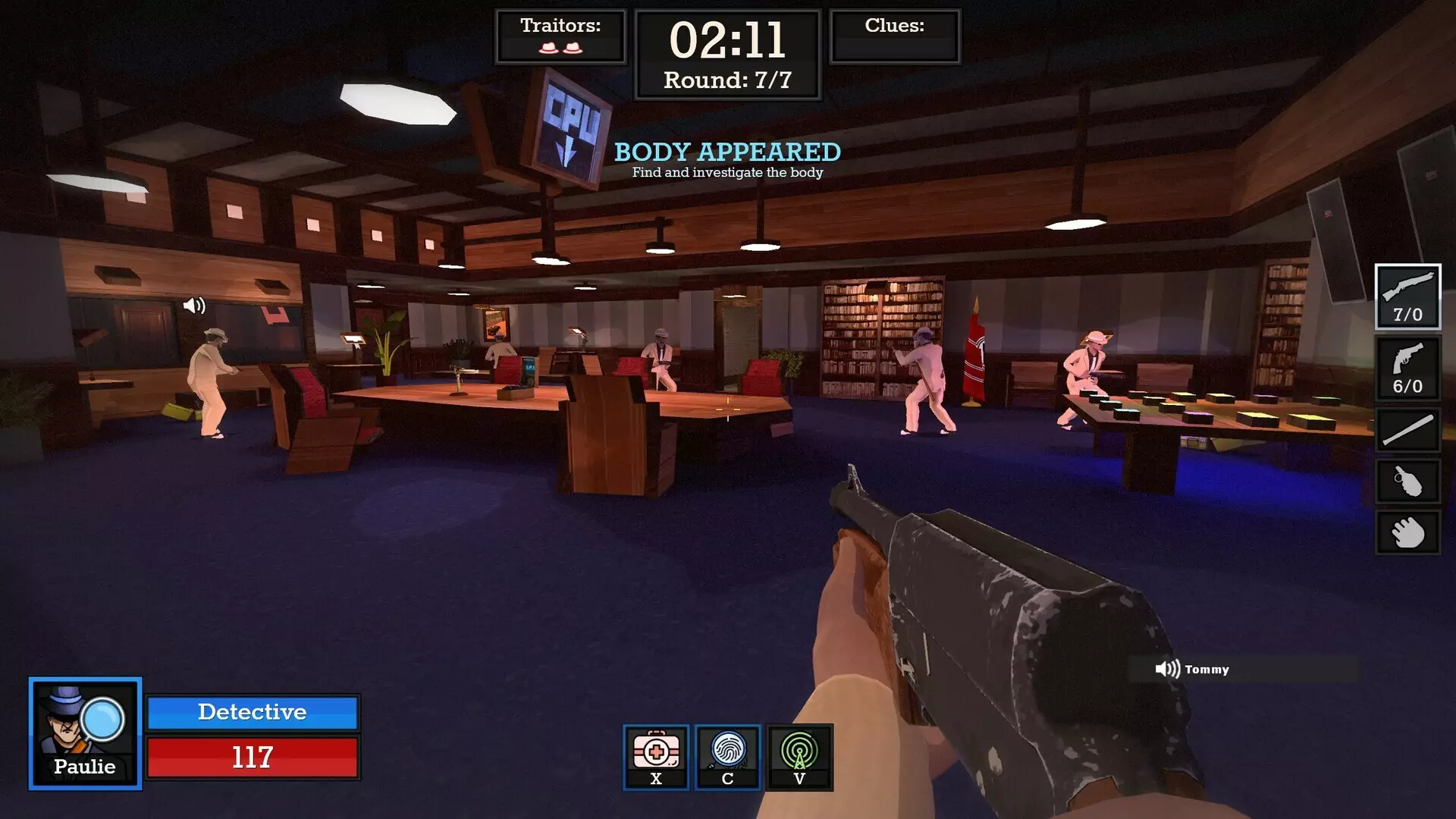Screen dimensions: 1456x819
Task: Open the Clues panel
Action: (x=895, y=36)
